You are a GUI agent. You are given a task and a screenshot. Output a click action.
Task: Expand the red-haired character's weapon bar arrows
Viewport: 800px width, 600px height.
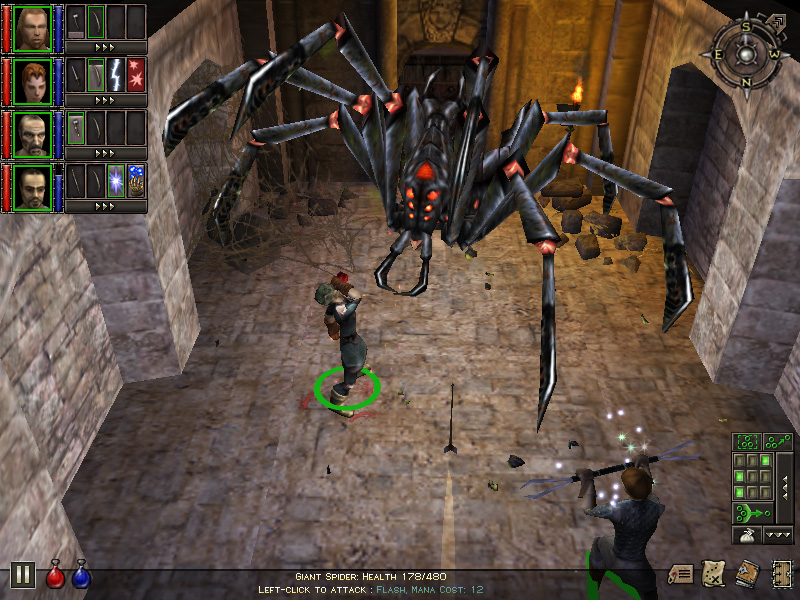[104, 100]
